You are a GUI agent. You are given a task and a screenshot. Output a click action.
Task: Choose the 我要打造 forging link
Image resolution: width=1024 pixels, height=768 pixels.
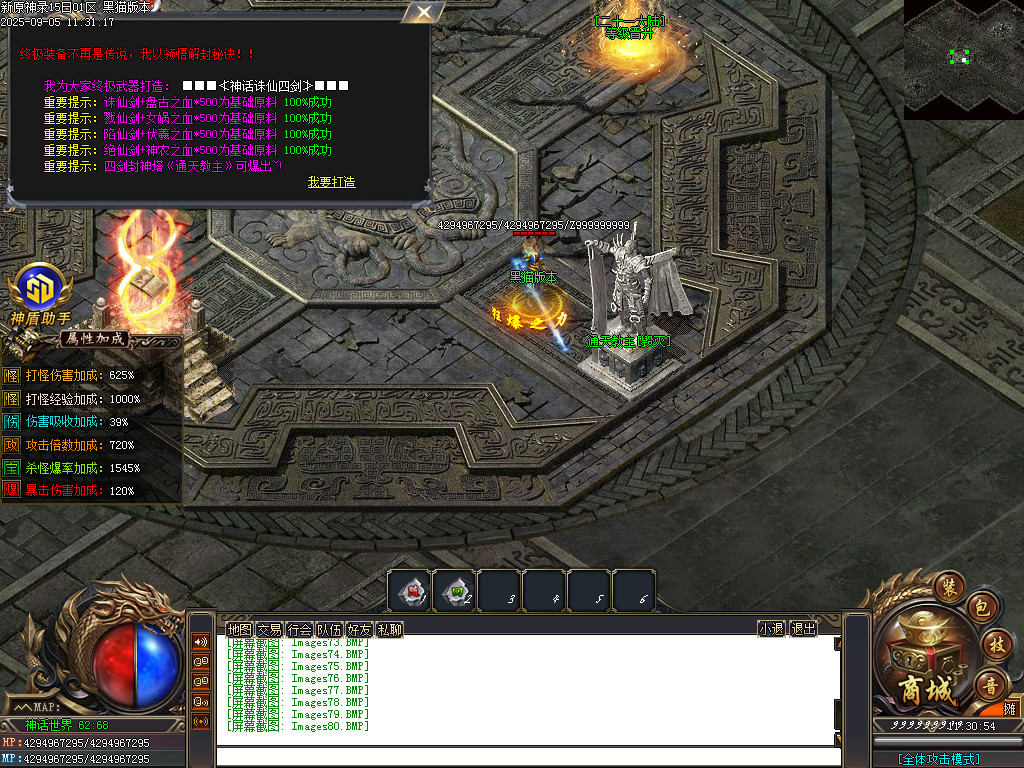click(331, 182)
